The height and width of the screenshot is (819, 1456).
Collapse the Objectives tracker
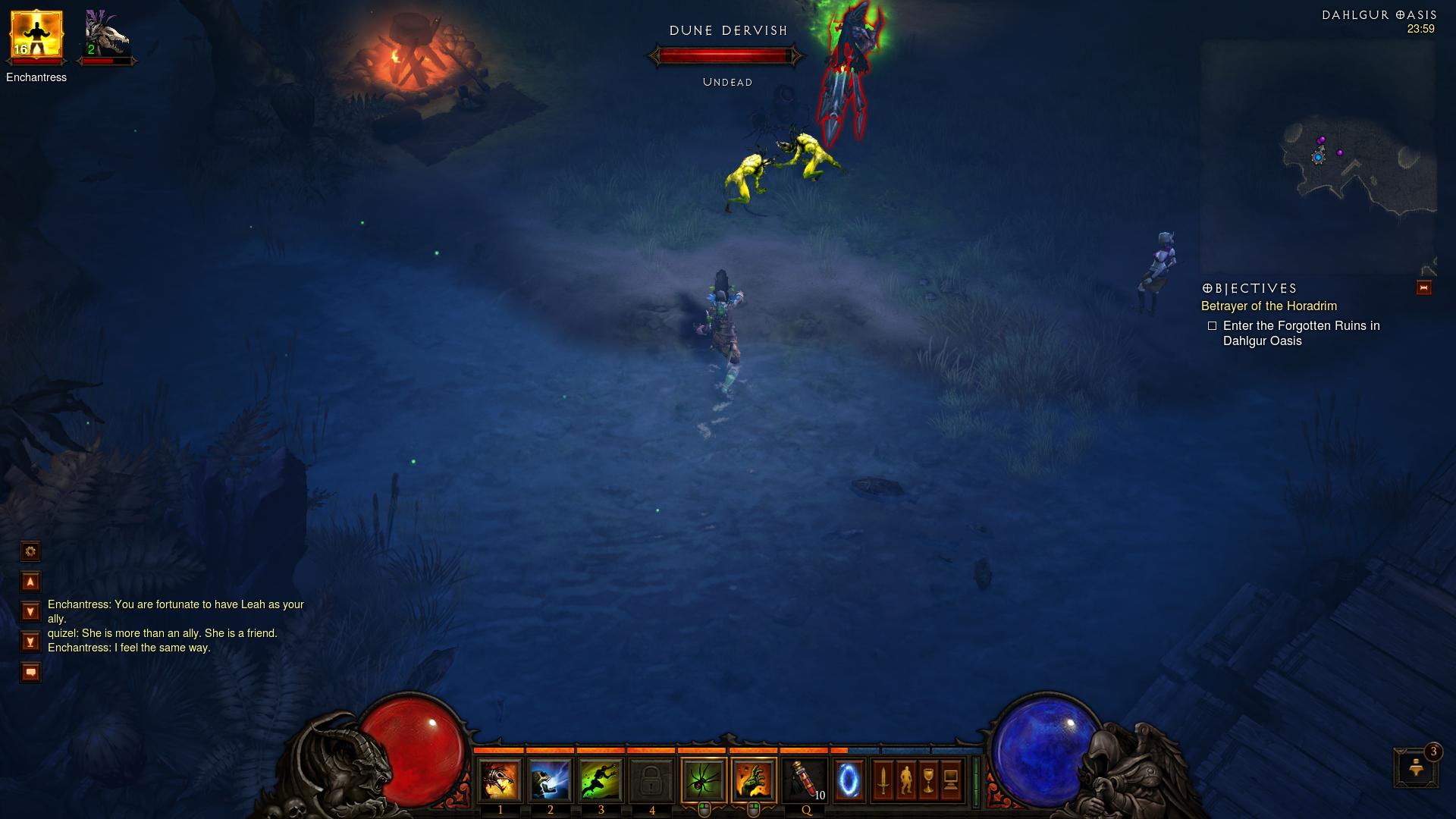coord(1423,287)
